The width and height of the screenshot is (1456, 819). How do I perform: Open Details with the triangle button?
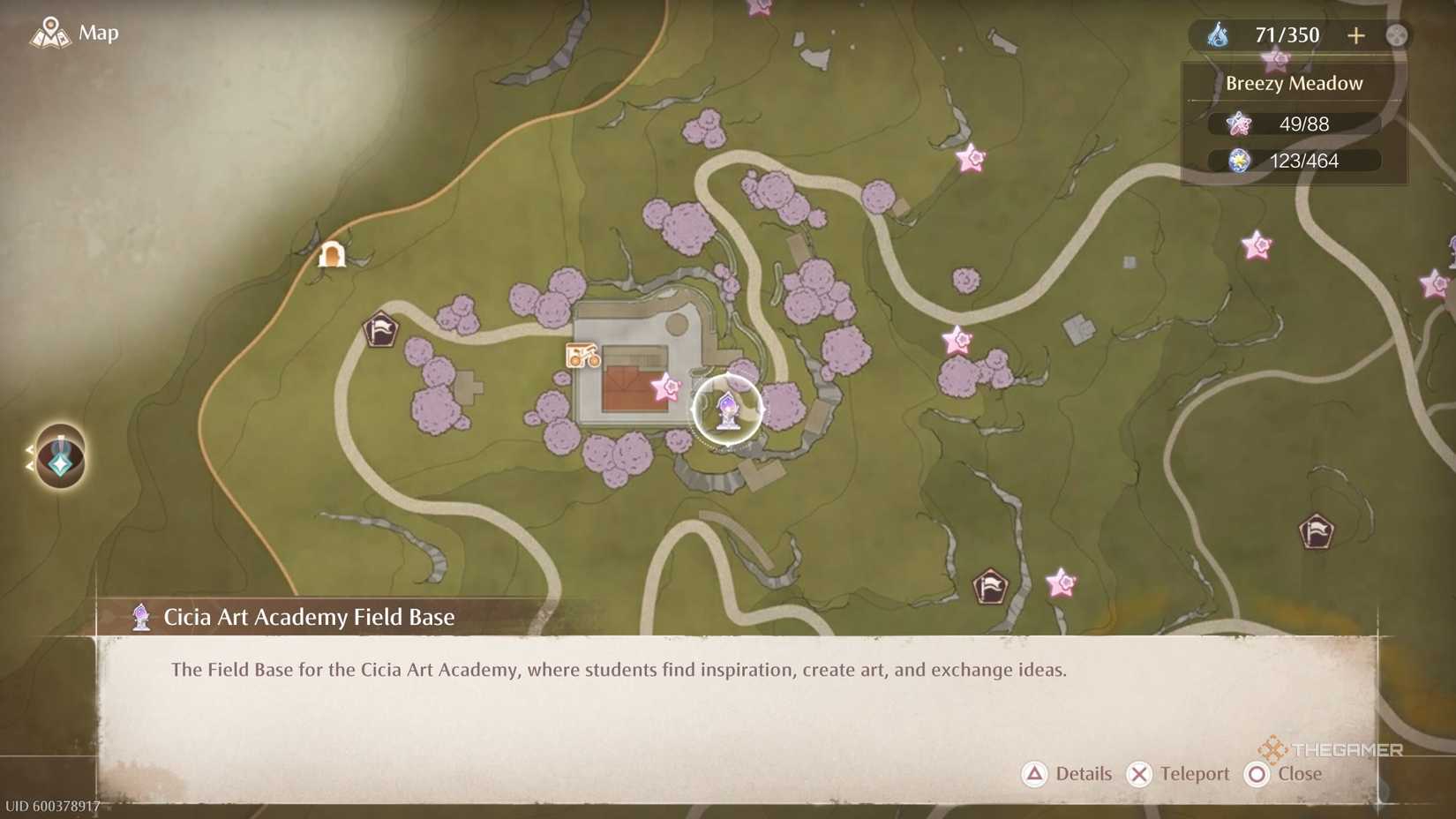[1033, 774]
